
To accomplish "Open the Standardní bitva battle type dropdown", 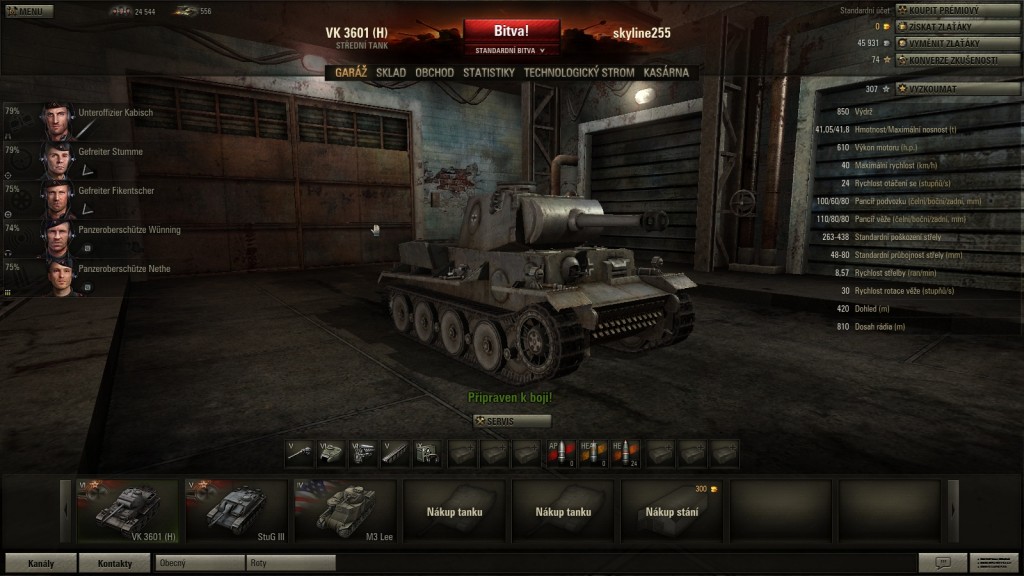I will (511, 50).
